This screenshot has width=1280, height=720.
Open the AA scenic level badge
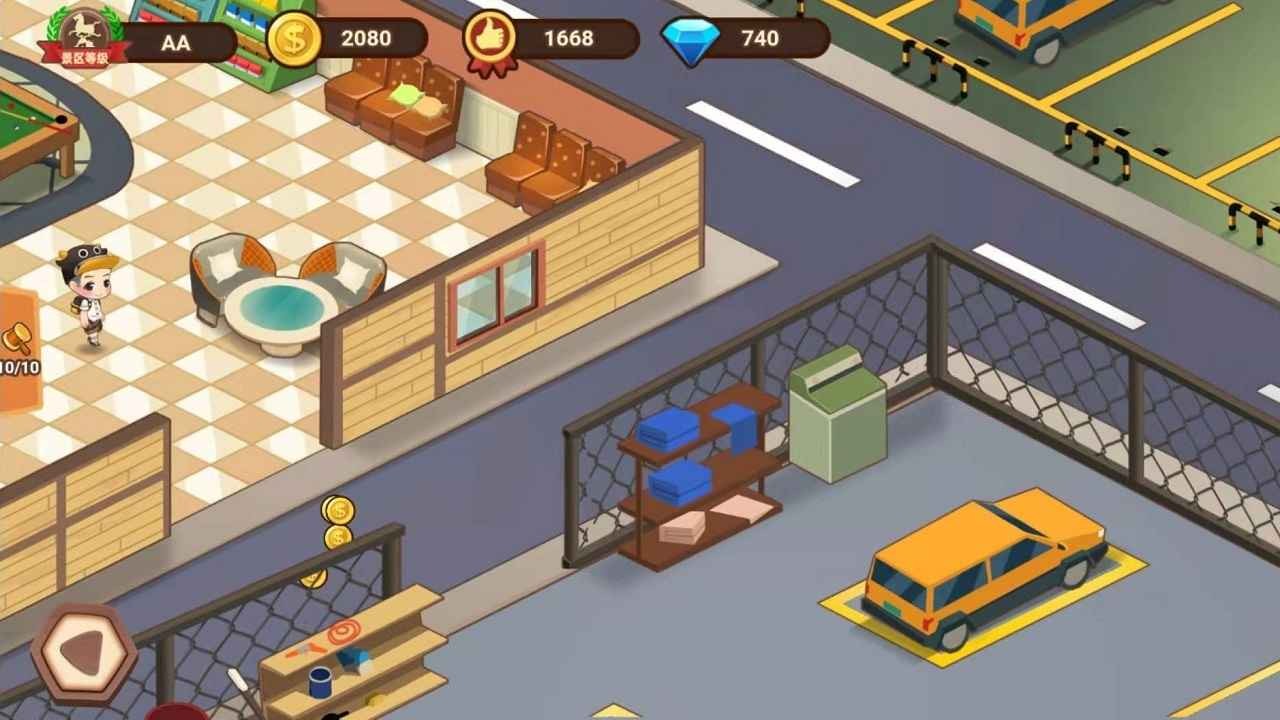pos(84,36)
